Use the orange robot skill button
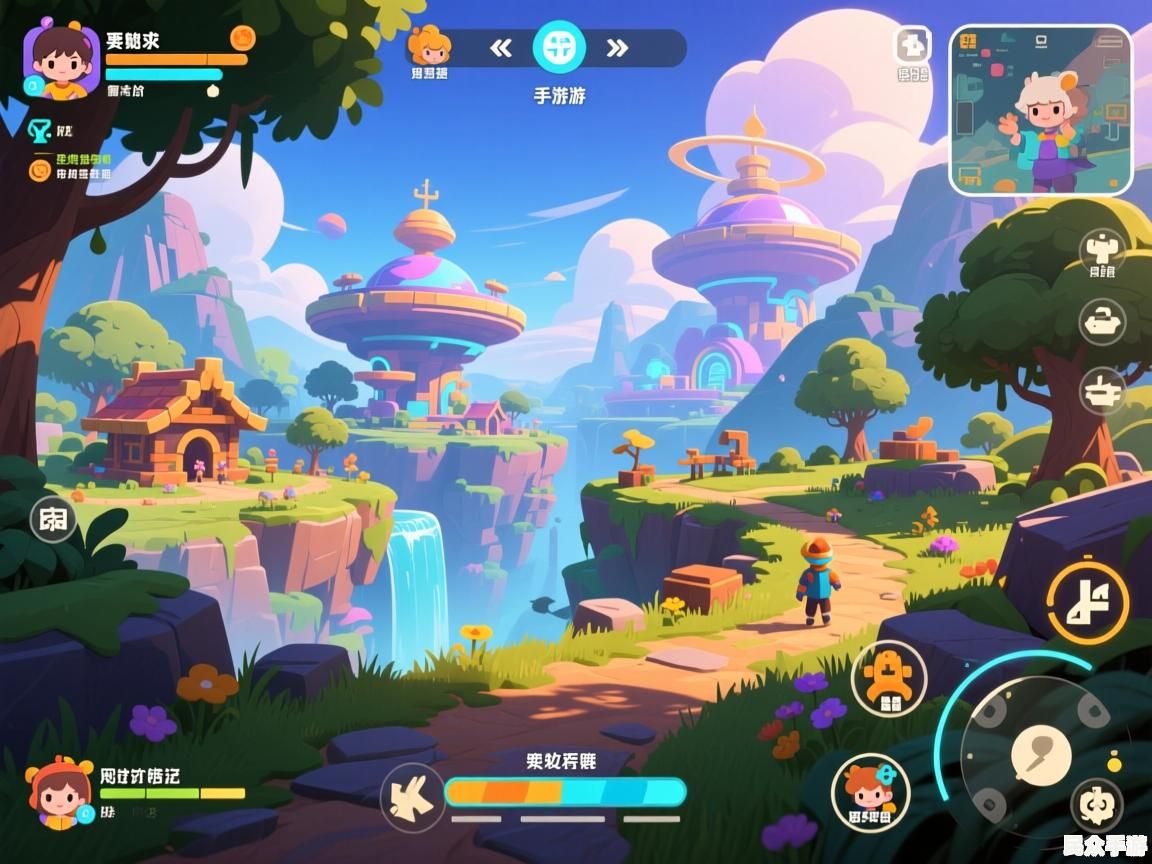Viewport: 1152px width, 864px height. click(x=889, y=679)
